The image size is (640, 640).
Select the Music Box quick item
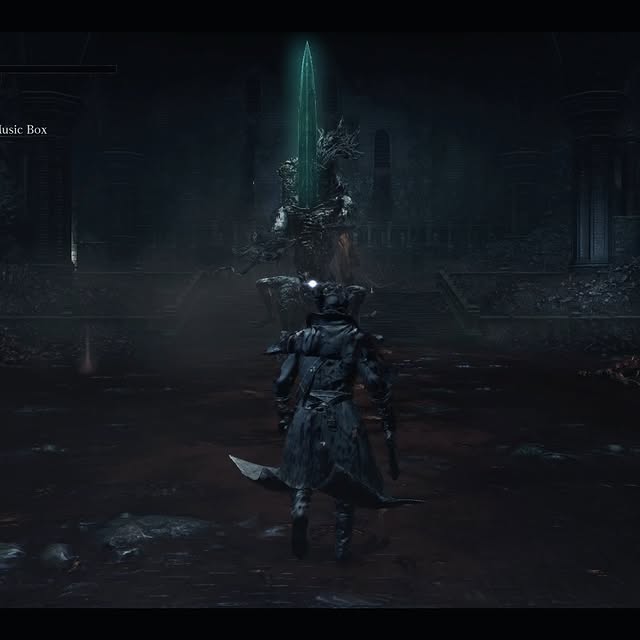tap(22, 130)
